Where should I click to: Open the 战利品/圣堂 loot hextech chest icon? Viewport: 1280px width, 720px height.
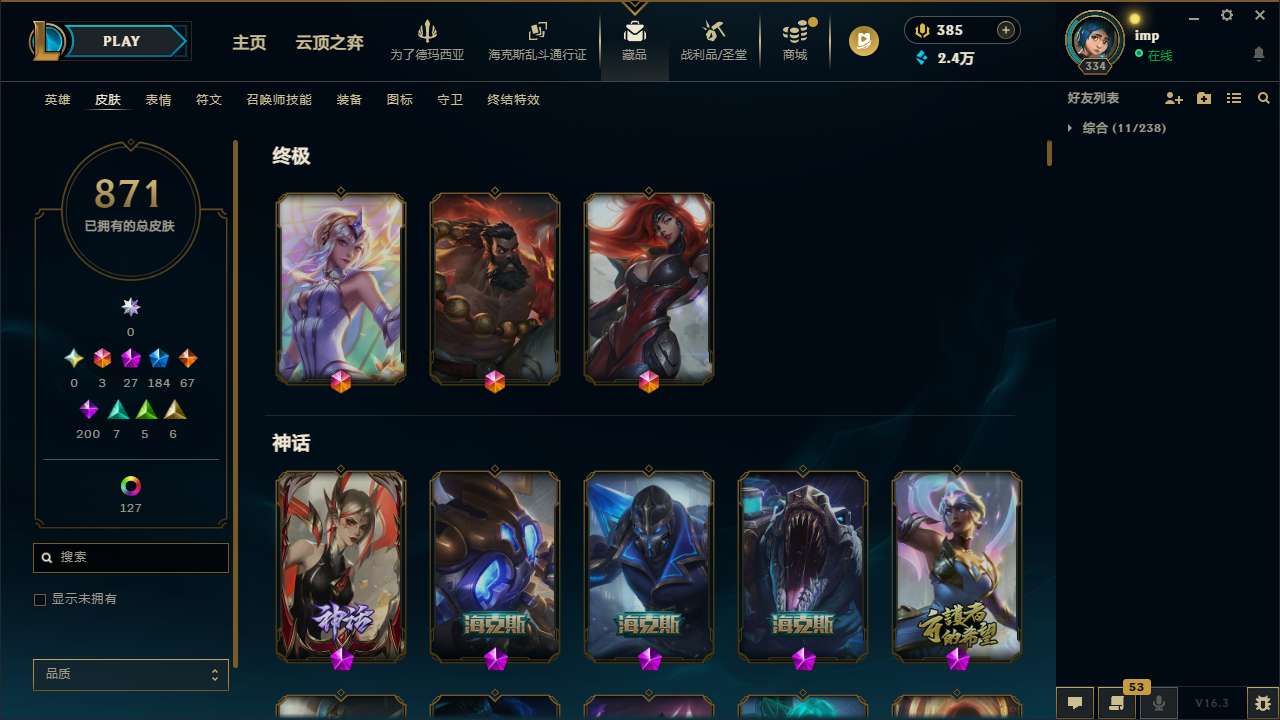714,30
